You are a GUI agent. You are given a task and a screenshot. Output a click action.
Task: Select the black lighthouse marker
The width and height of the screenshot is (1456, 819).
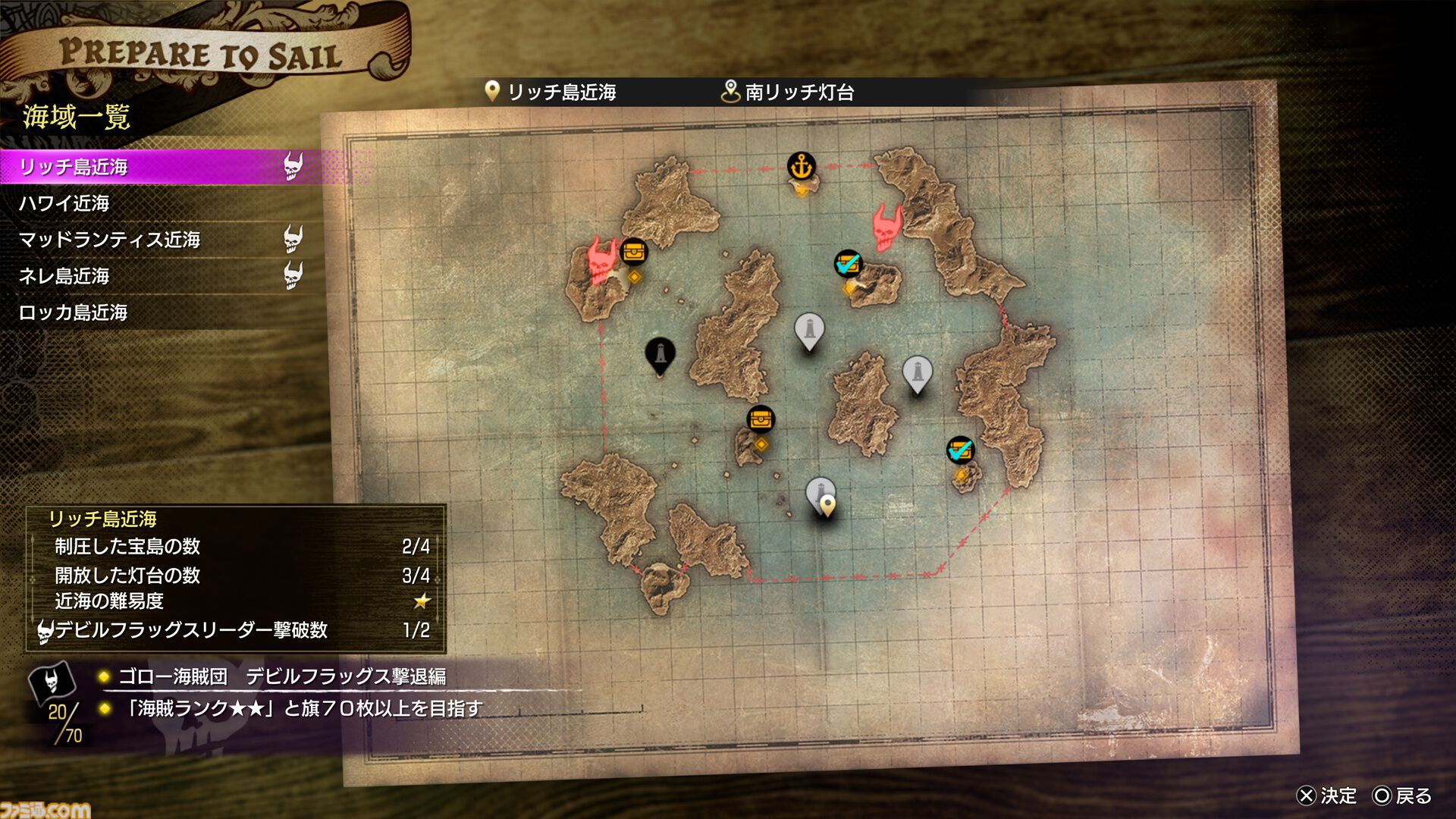coord(660,353)
